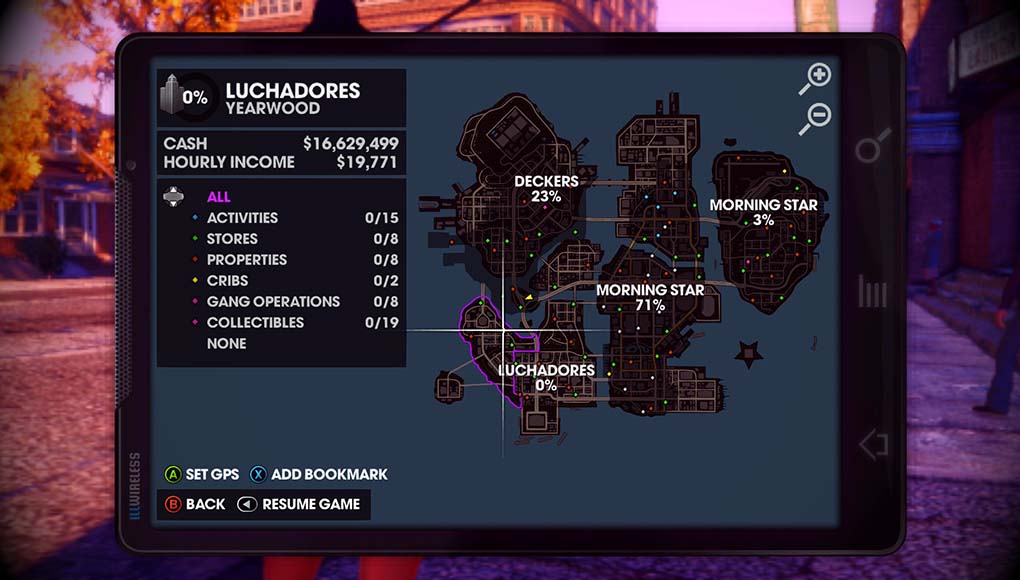Click the Set GPS option
This screenshot has width=1020, height=580.
(x=202, y=474)
